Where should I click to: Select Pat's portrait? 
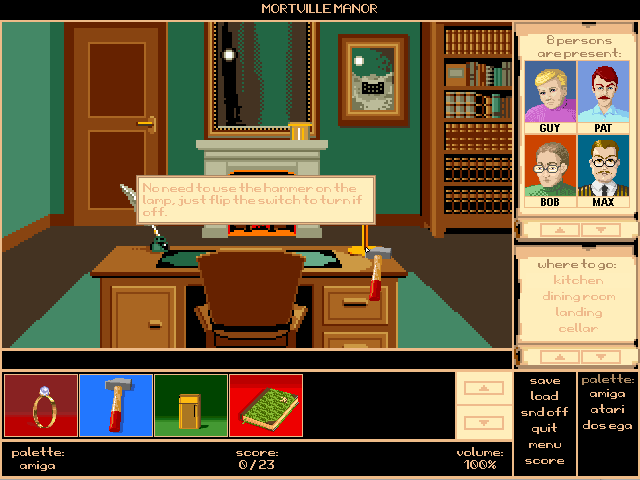(603, 96)
